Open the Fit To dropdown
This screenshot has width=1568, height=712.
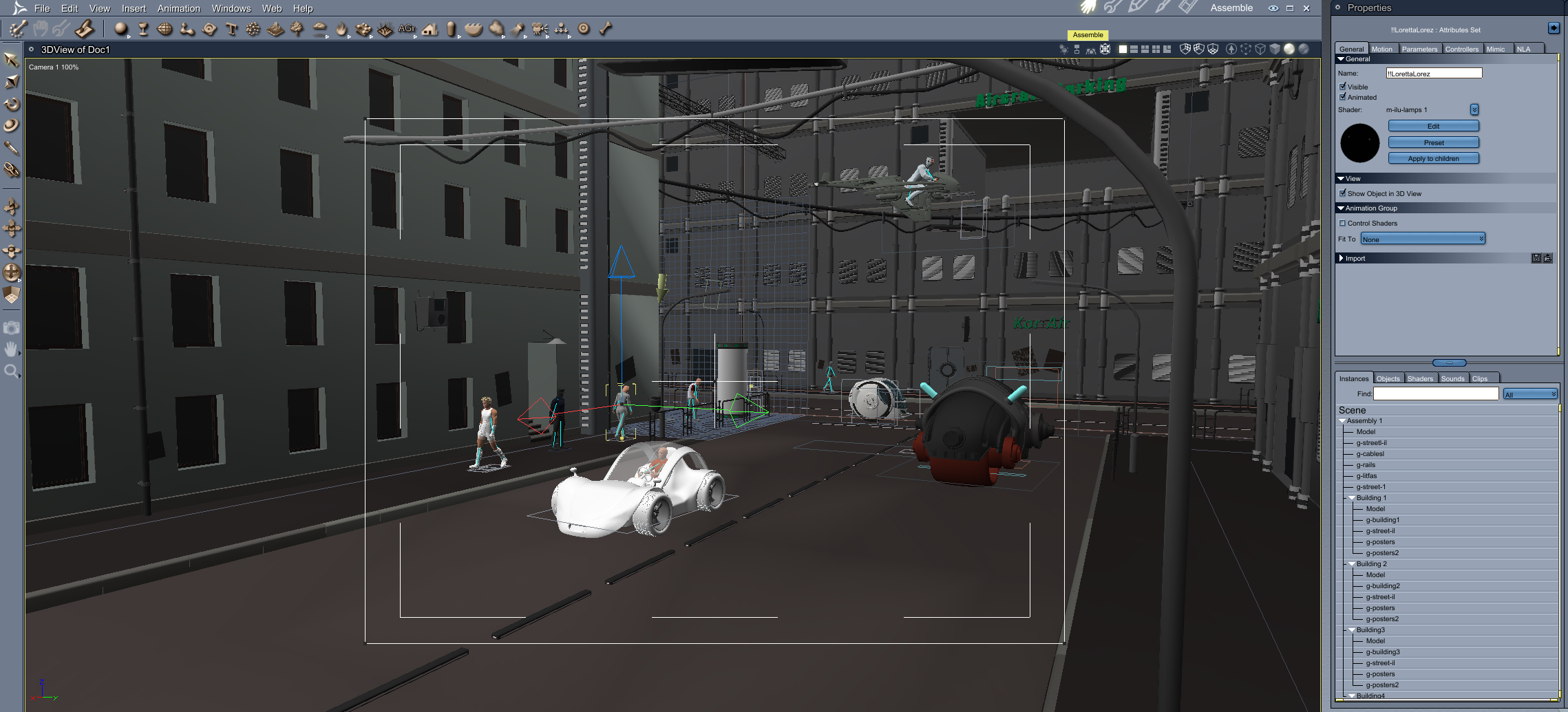(1423, 239)
